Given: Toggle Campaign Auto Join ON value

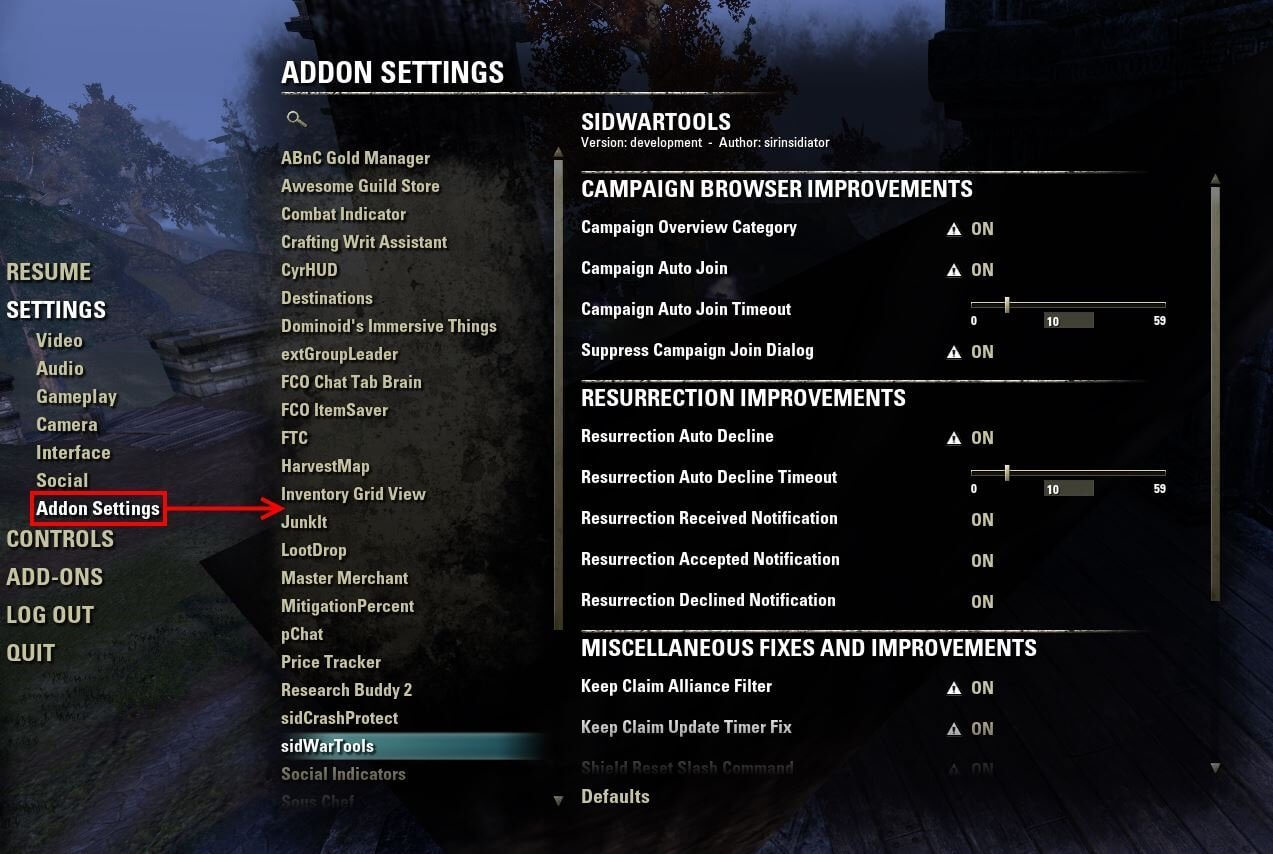Looking at the screenshot, I should click(982, 270).
